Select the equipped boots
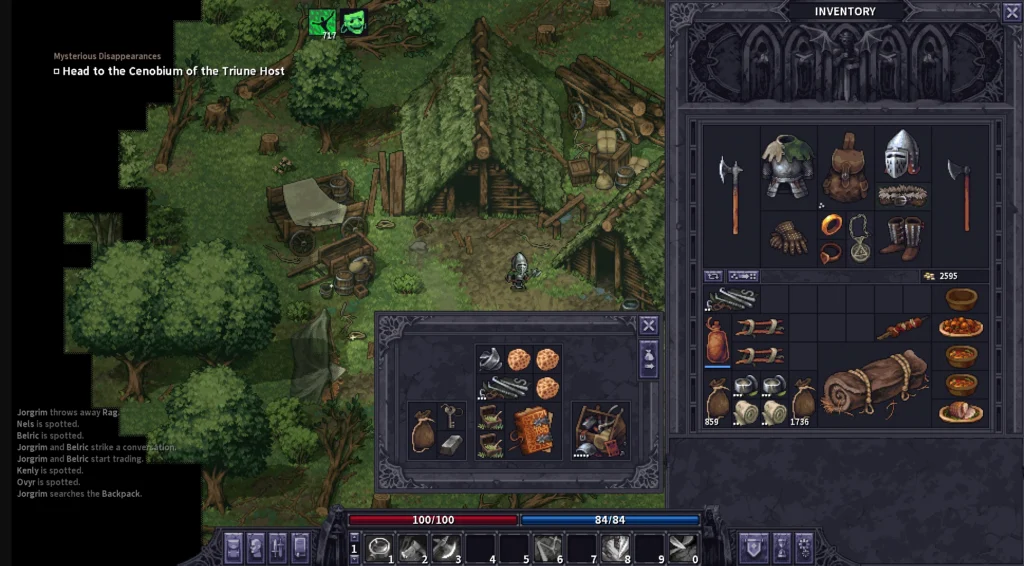The height and width of the screenshot is (566, 1024). tap(902, 238)
